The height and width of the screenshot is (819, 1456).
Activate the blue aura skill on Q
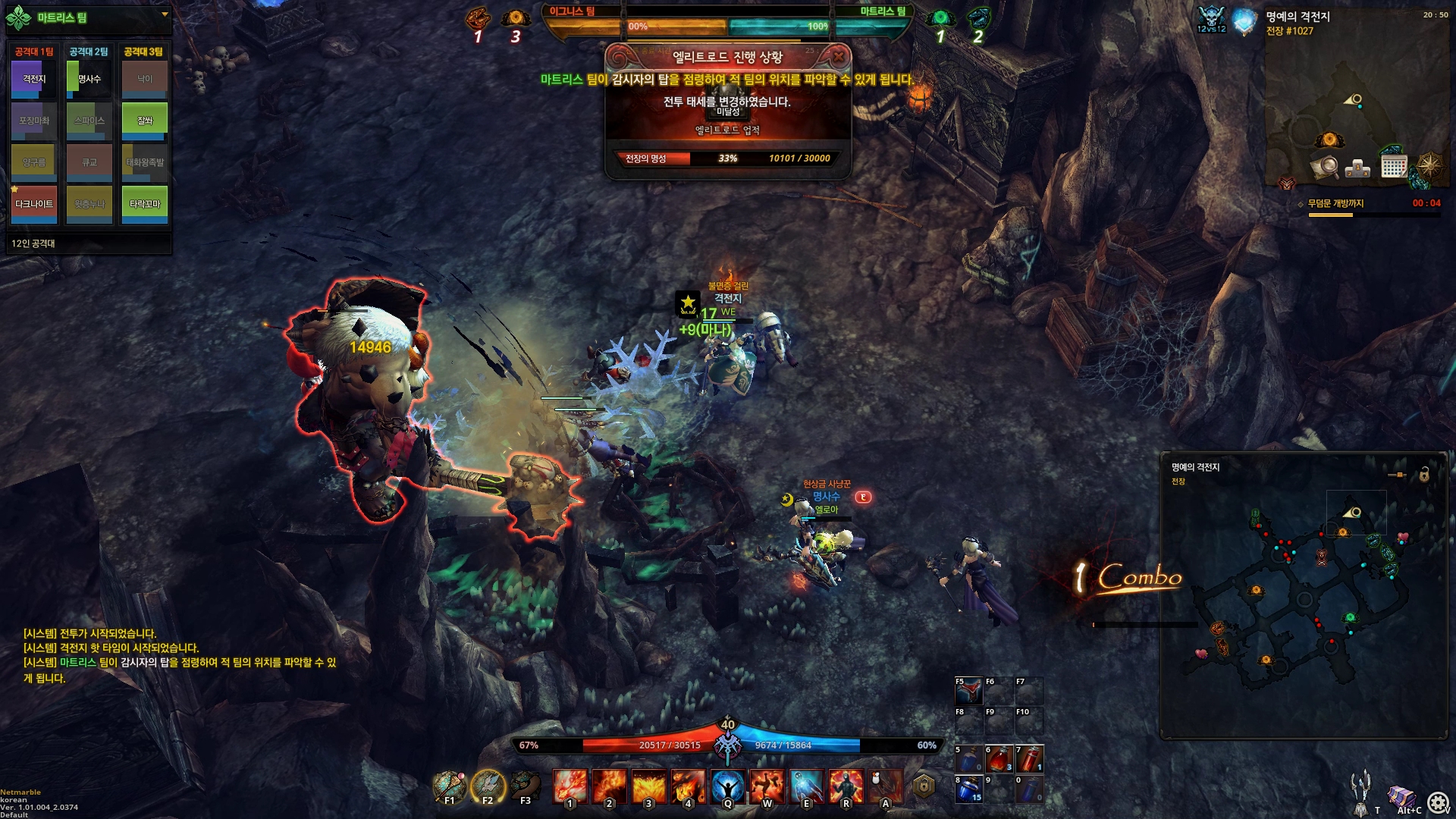click(727, 786)
